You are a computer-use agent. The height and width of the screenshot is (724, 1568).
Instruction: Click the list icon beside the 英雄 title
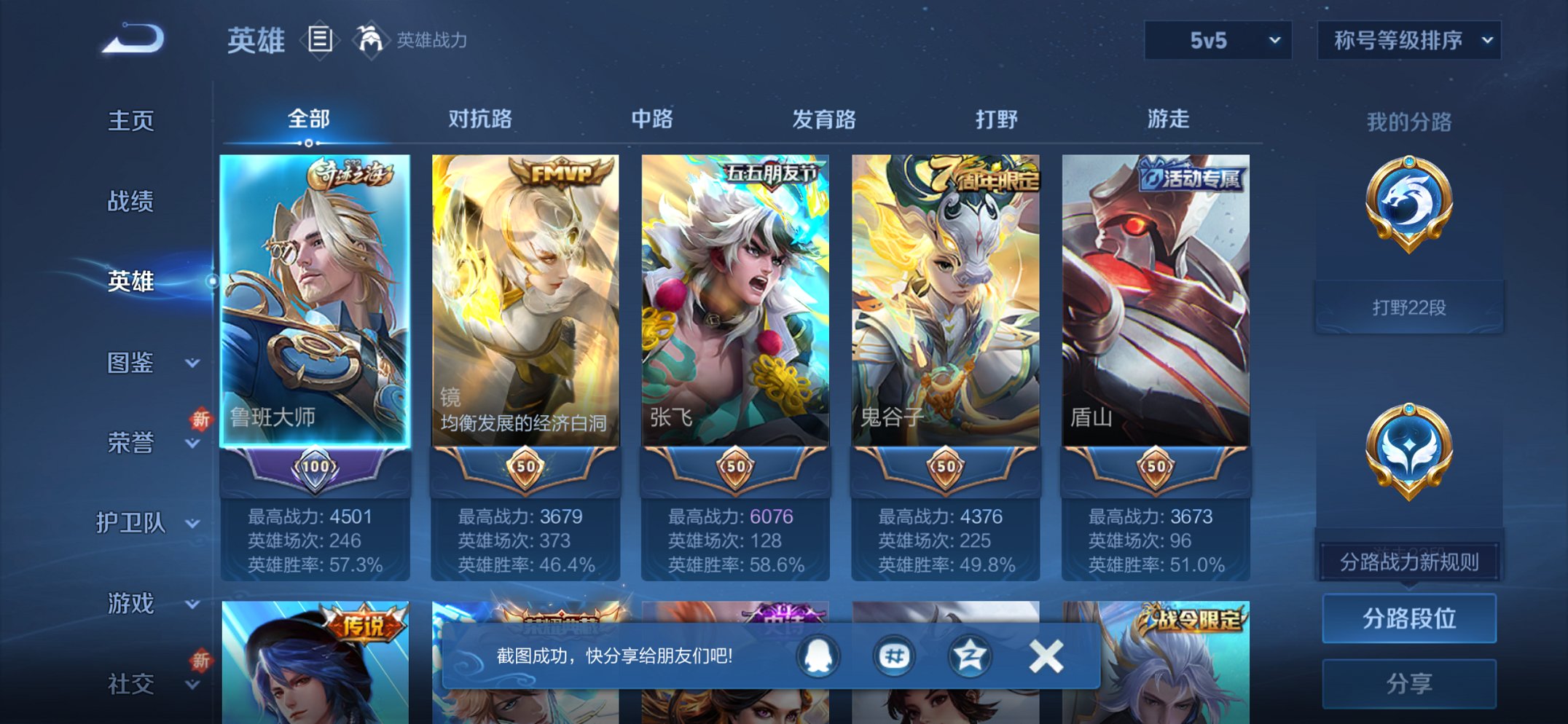coord(319,40)
